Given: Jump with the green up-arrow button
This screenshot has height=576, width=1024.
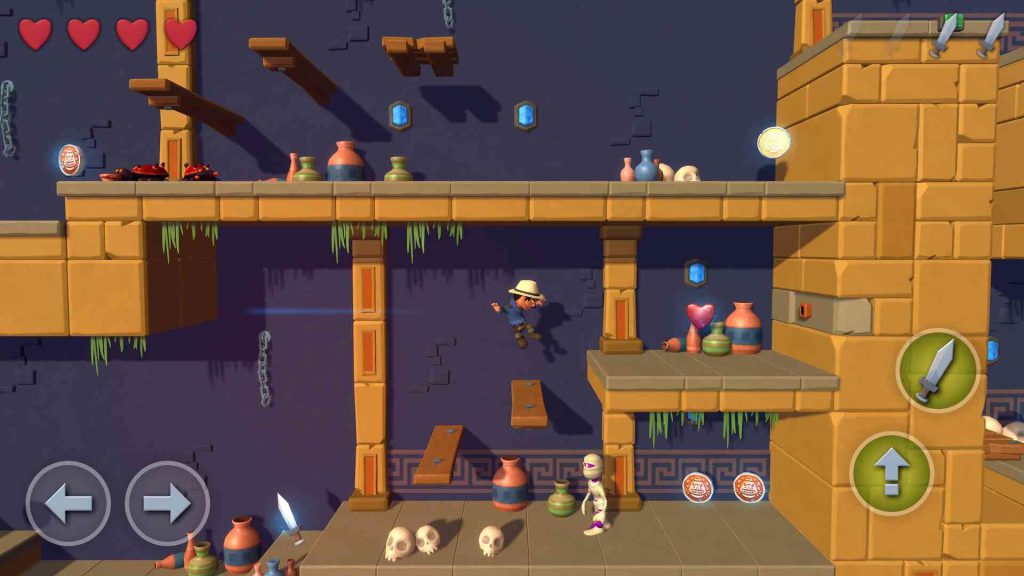Looking at the screenshot, I should [x=891, y=473].
